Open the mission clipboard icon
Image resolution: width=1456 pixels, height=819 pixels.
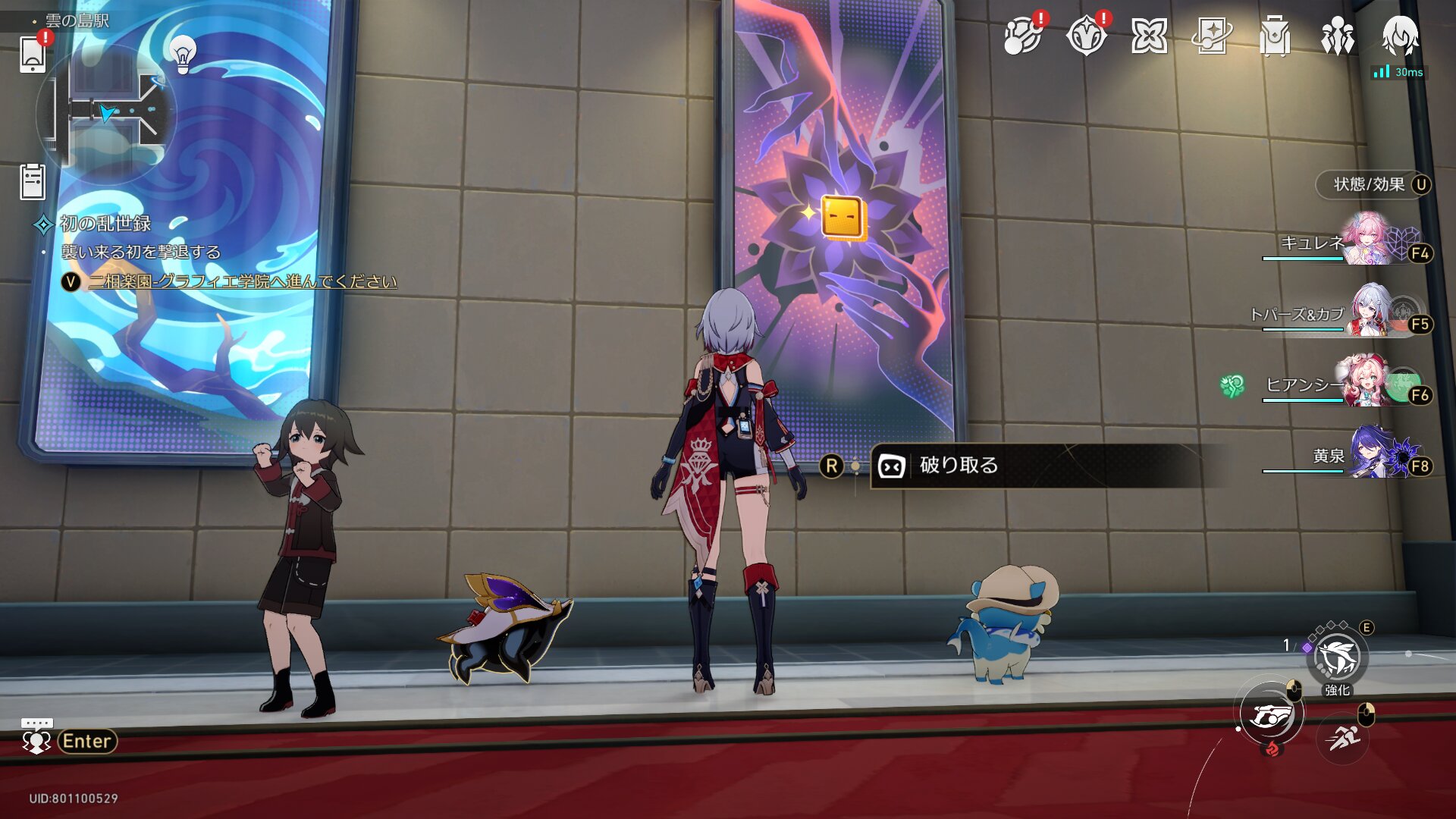point(33,182)
